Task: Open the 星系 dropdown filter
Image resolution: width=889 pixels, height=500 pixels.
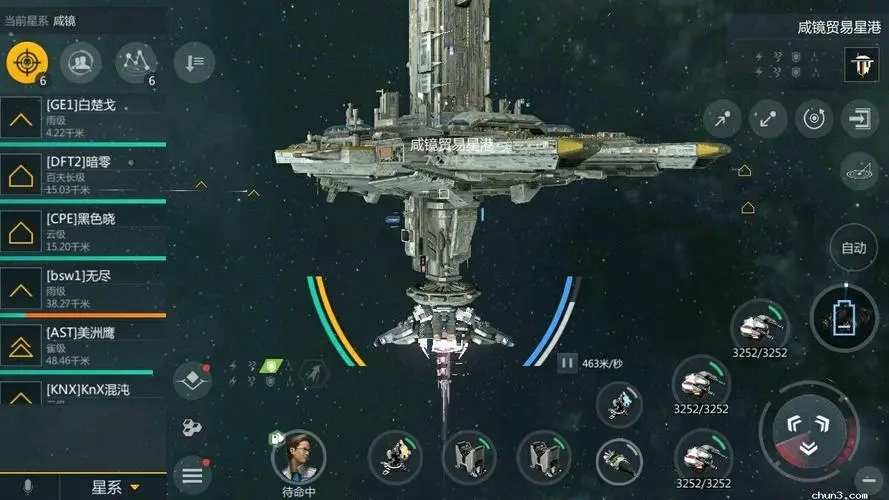Action: [x=115, y=487]
